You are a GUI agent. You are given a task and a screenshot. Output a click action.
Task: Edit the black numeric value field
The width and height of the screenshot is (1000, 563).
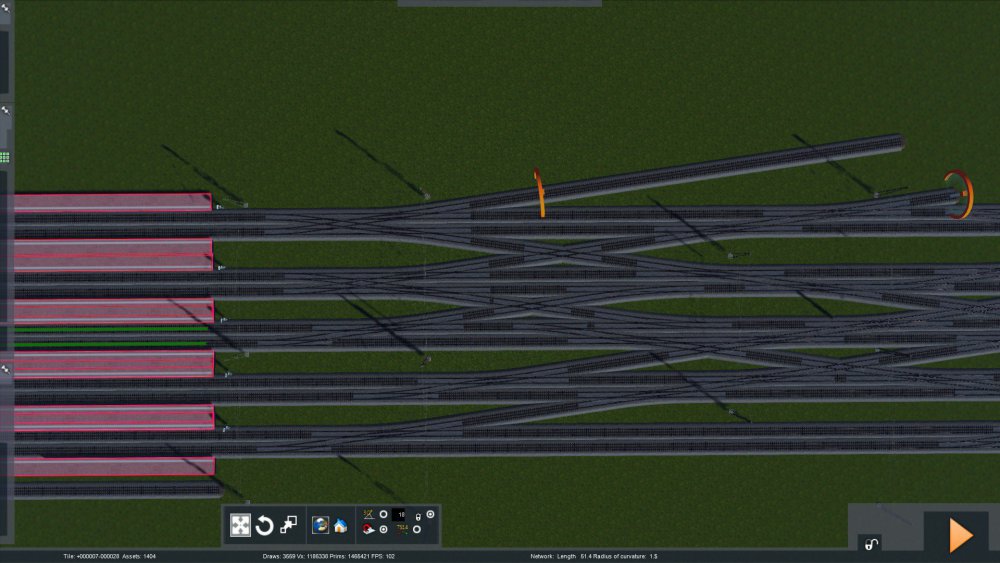400,514
